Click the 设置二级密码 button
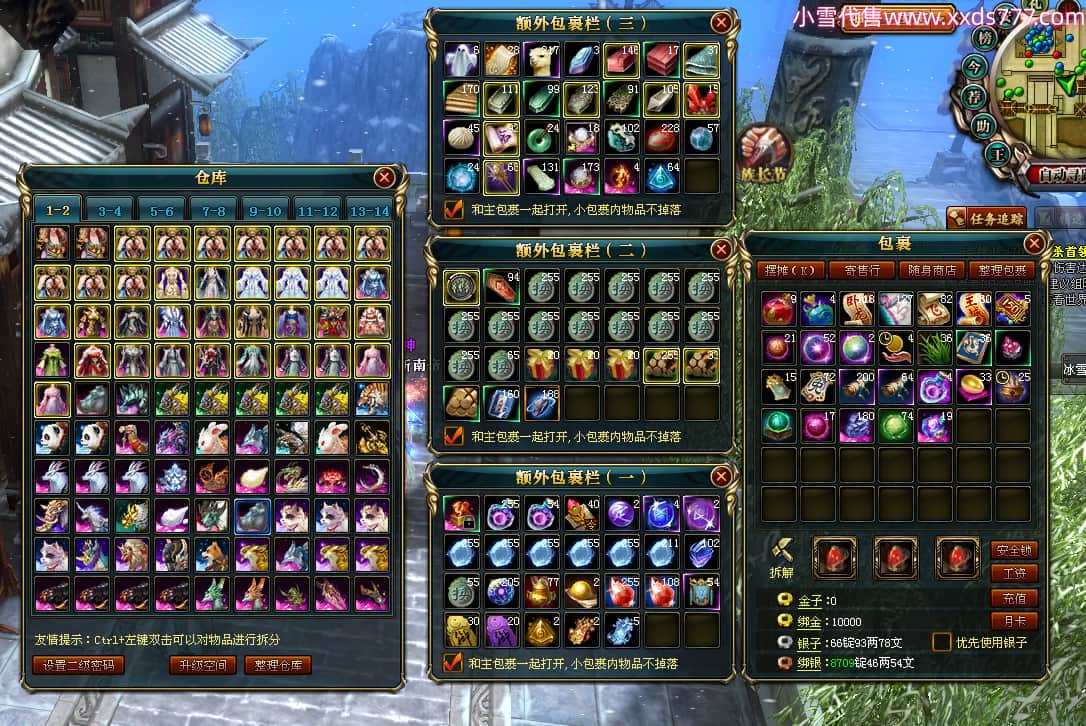1086x726 pixels. (x=78, y=665)
